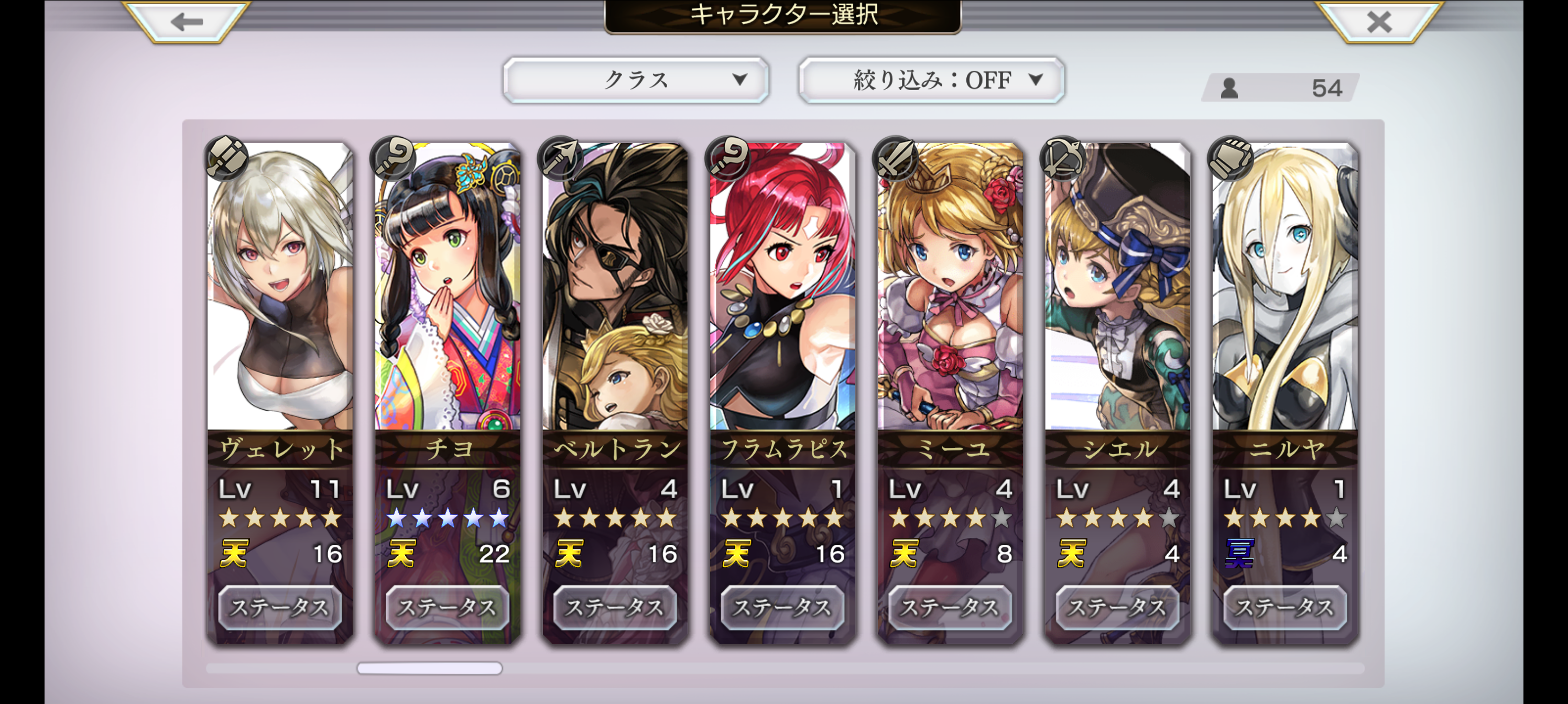
Task: View ニルヤ's ステータス screen
Action: pyautogui.click(x=1285, y=607)
